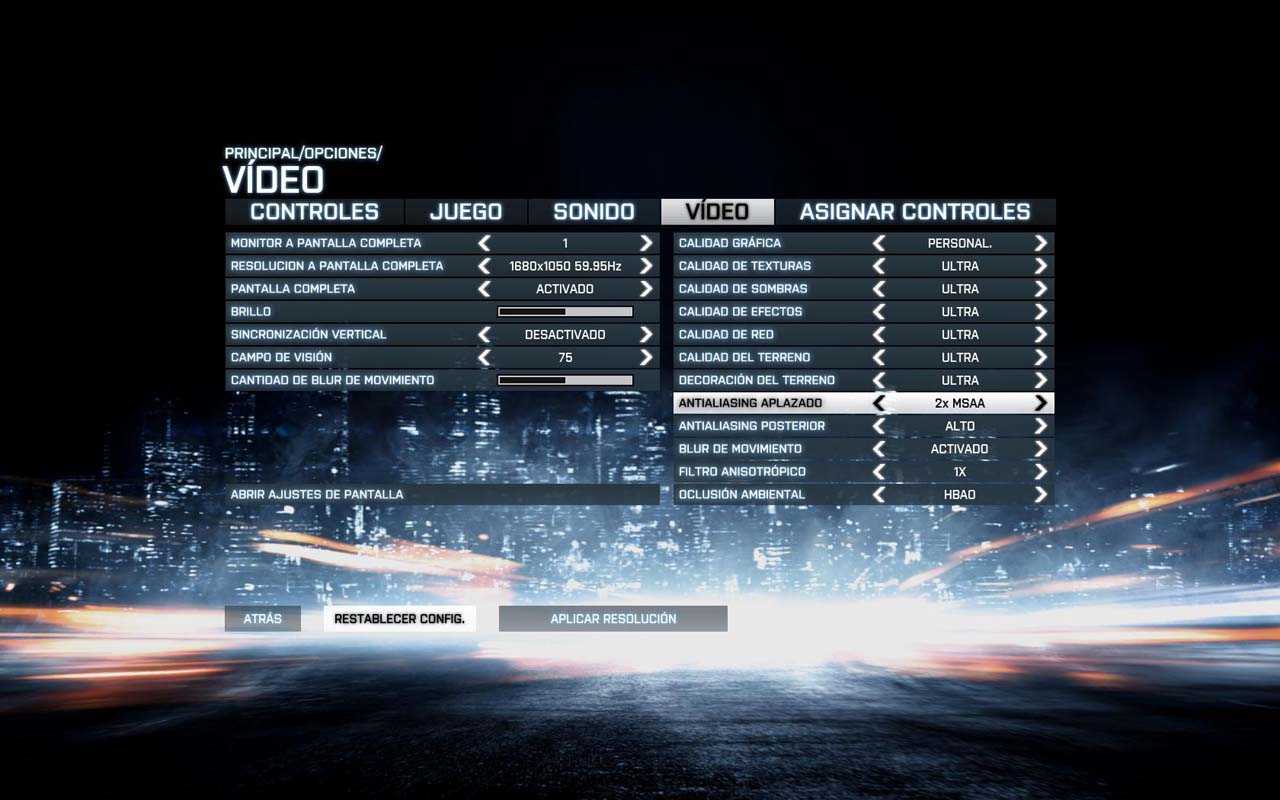Screen dimensions: 1280x800
Task: Lower Antialiasing Posterior from Alto
Action: (x=880, y=425)
